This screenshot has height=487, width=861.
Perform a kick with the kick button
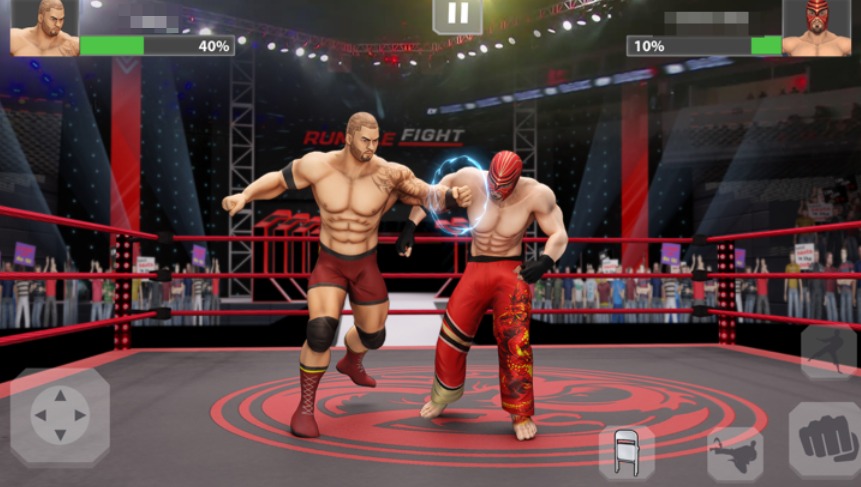pos(735,454)
